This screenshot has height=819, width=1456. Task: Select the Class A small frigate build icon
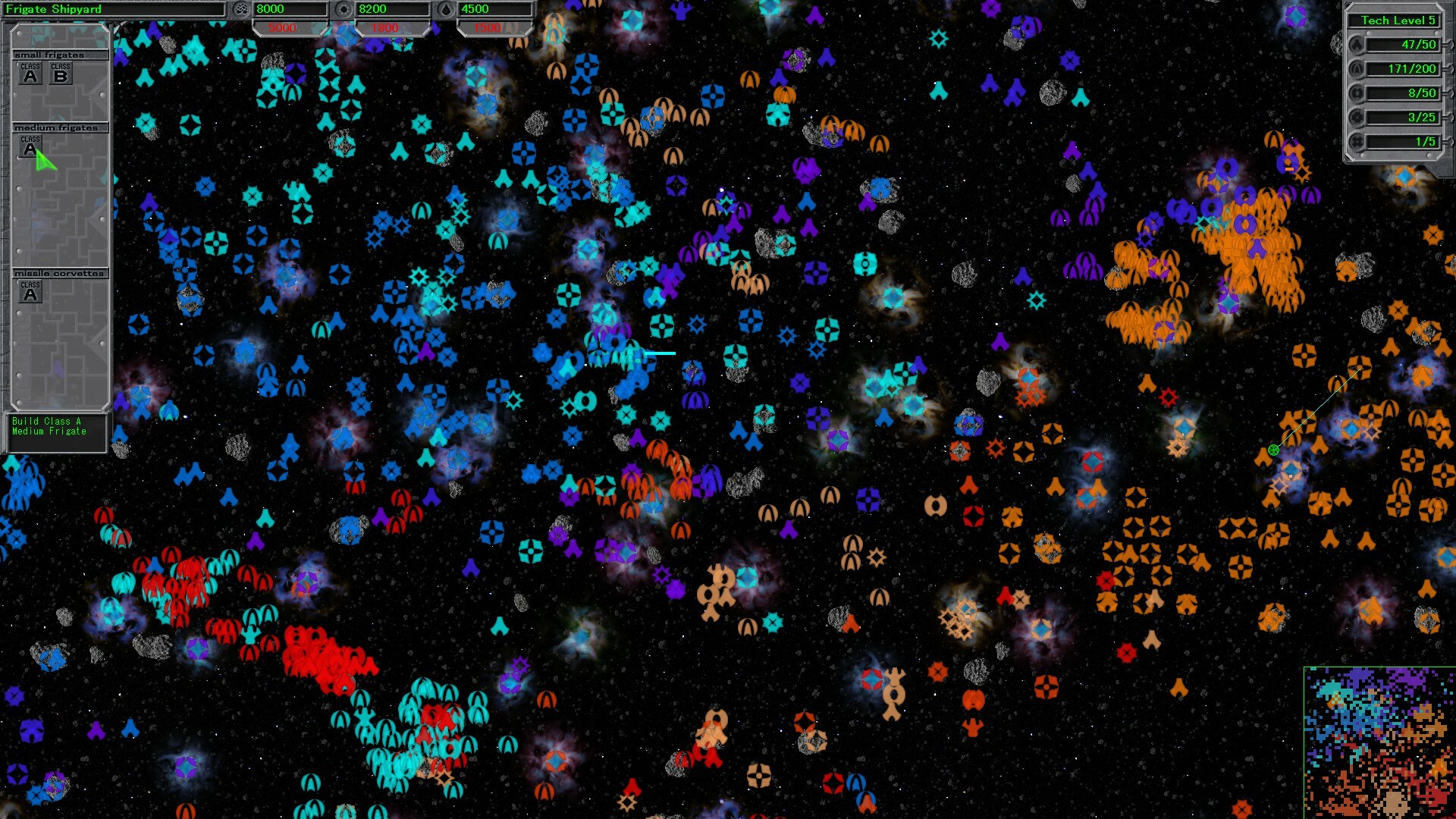pos(30,72)
